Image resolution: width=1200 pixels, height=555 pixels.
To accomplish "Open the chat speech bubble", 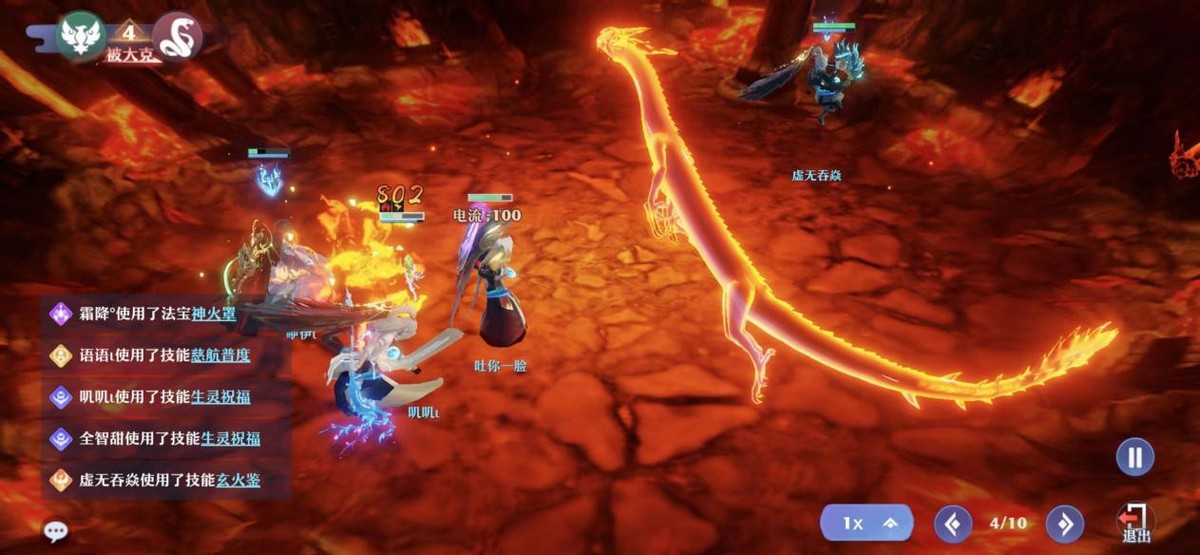I will click(56, 531).
